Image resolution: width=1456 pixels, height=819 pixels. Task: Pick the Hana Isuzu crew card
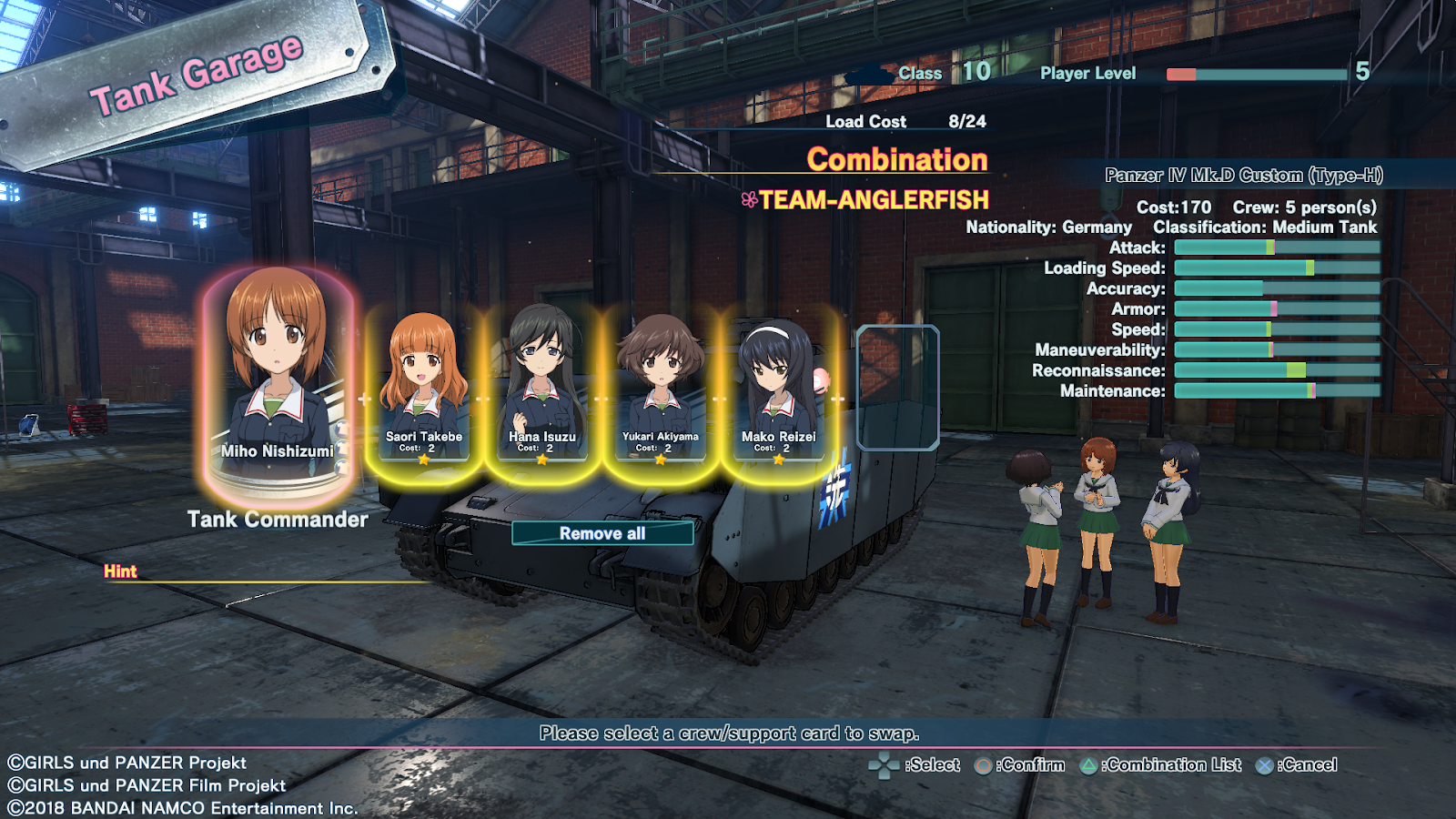point(542,387)
